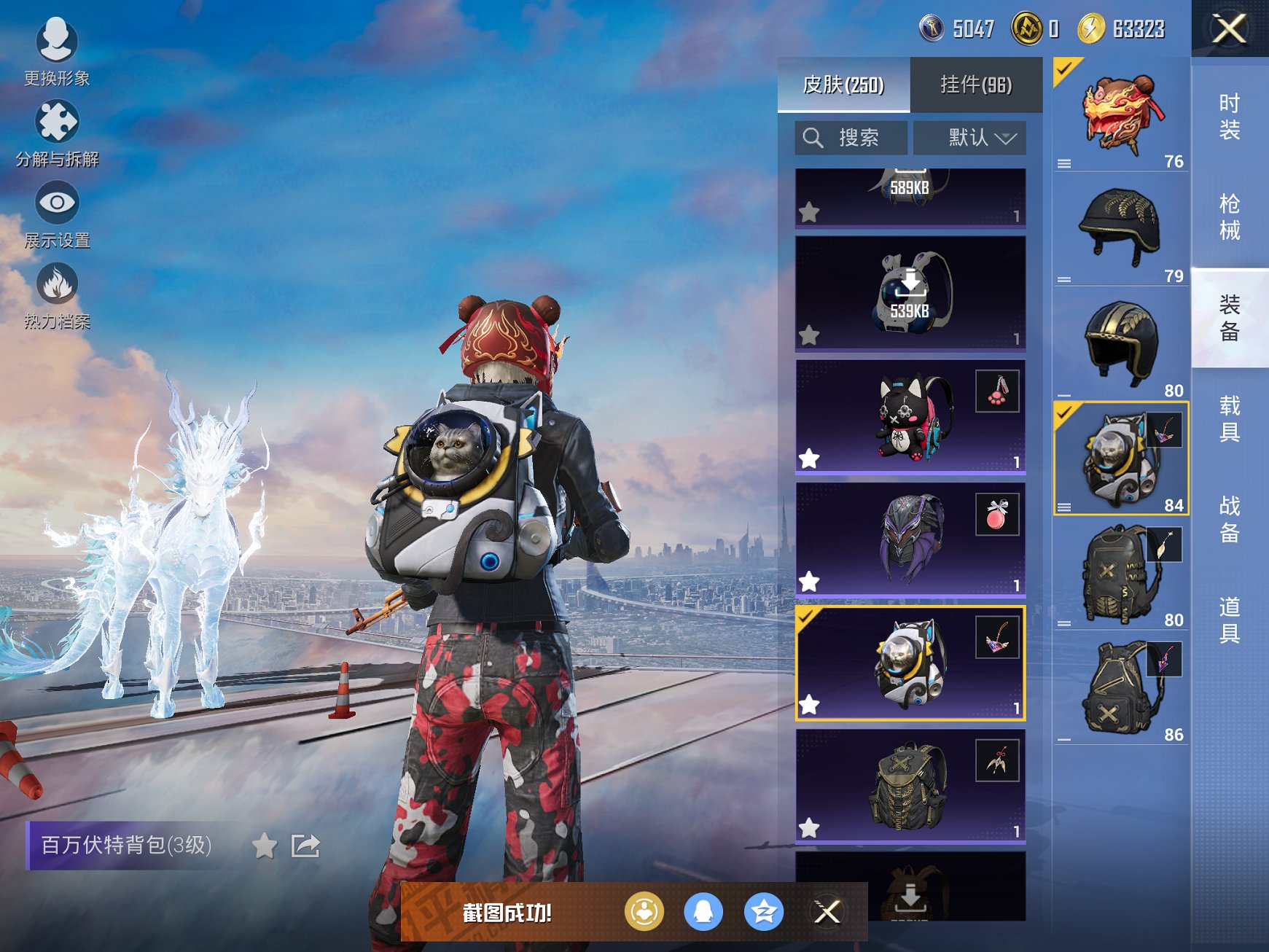Click the 搜索 search field
1269x952 pixels.
click(x=851, y=138)
